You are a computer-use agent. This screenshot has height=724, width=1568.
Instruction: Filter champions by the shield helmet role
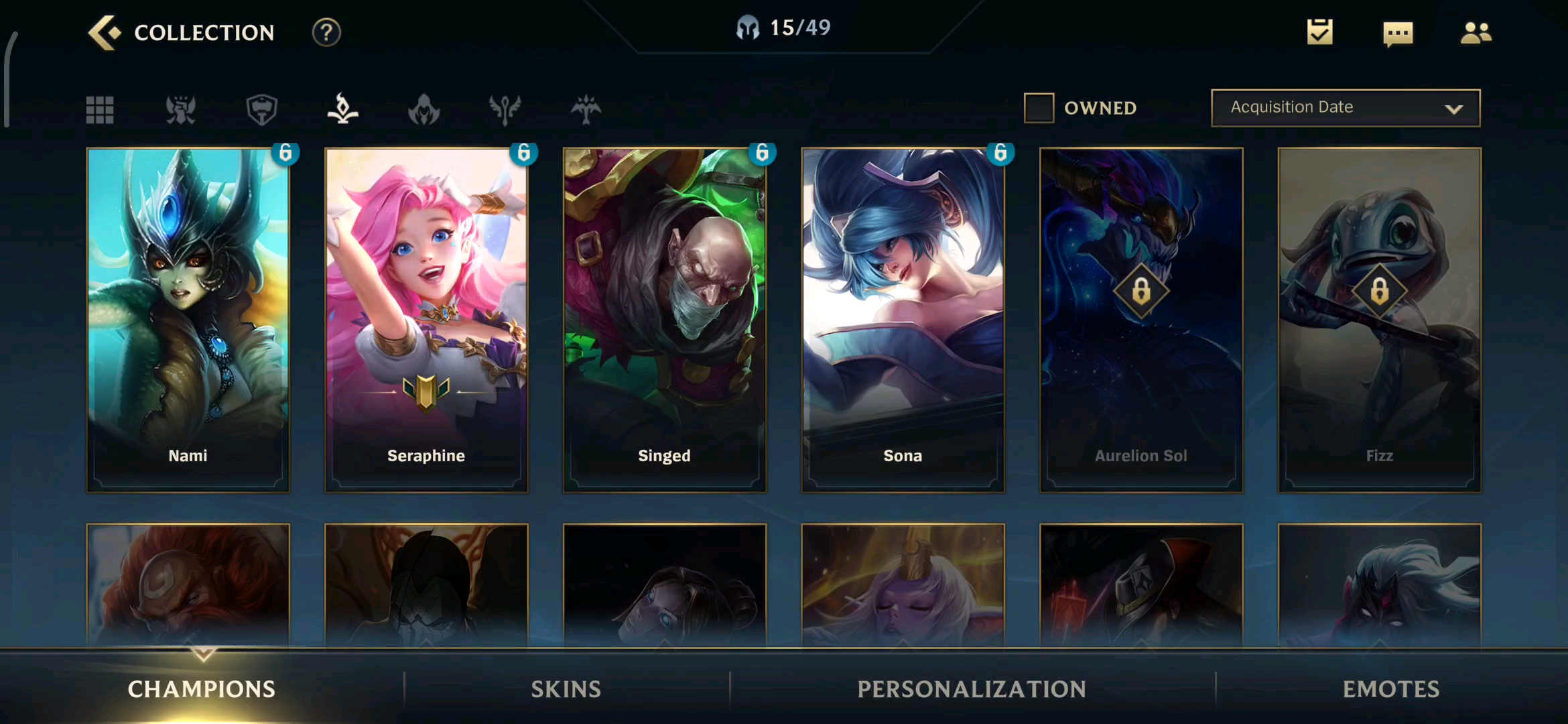[261, 109]
